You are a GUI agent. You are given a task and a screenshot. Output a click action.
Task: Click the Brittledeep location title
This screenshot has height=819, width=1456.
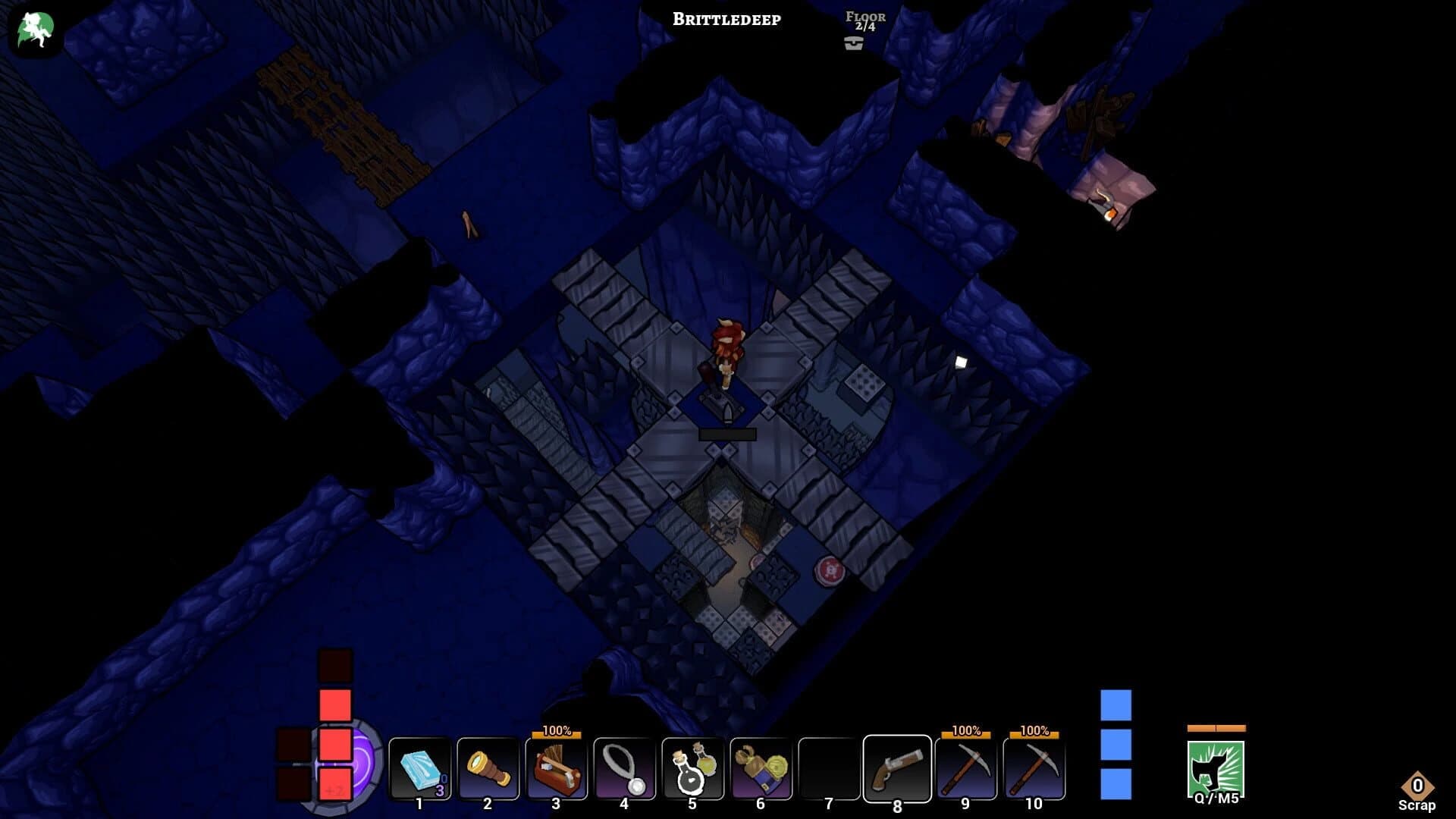pos(726,20)
